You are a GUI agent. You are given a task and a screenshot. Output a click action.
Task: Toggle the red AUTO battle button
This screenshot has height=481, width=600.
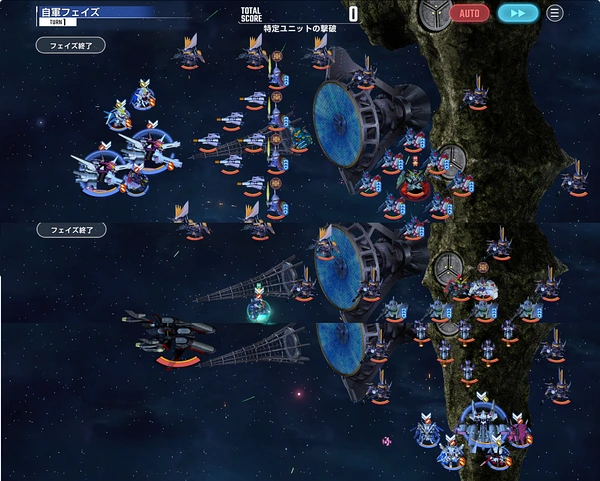(x=469, y=13)
